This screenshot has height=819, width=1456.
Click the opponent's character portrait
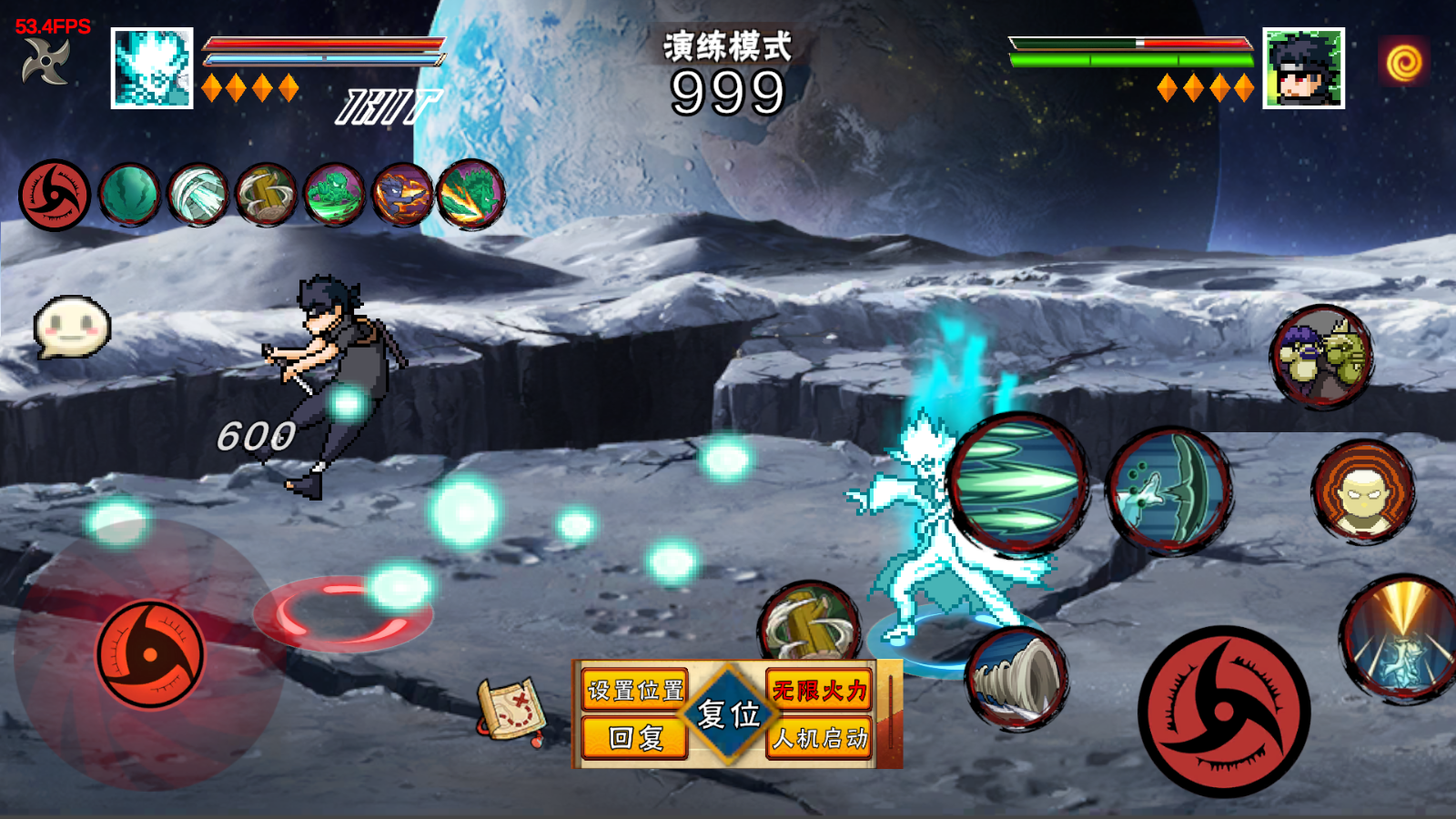(1303, 68)
